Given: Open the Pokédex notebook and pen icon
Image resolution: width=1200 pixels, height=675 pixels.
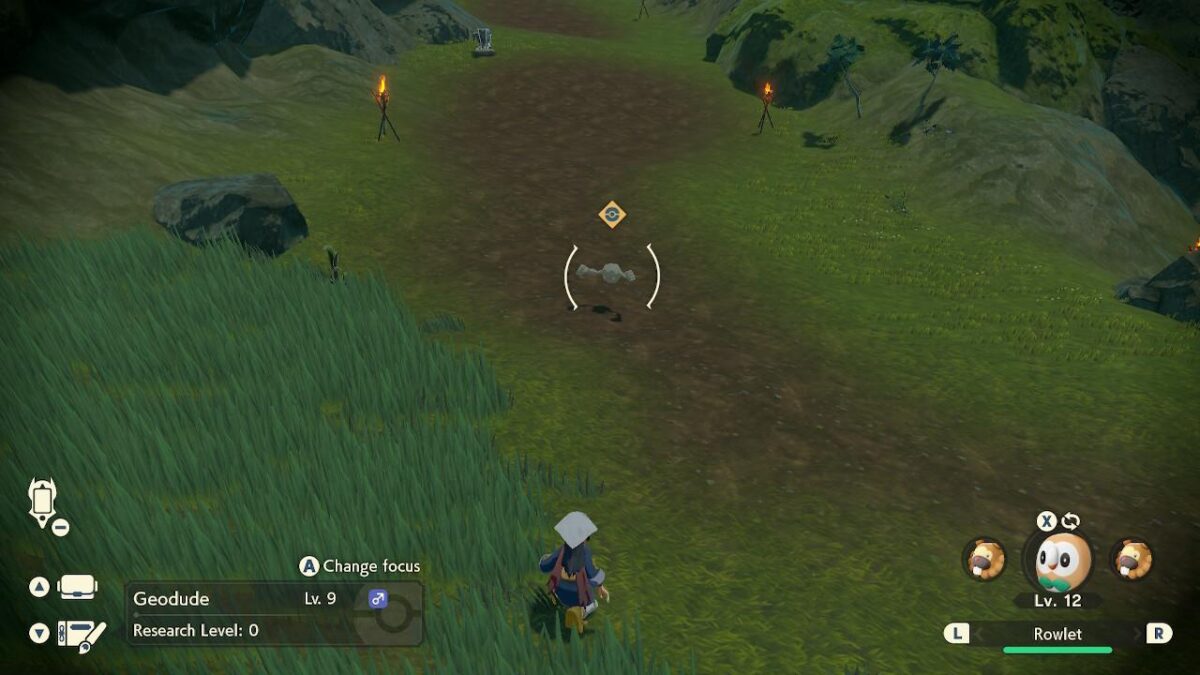Looking at the screenshot, I should click(80, 633).
